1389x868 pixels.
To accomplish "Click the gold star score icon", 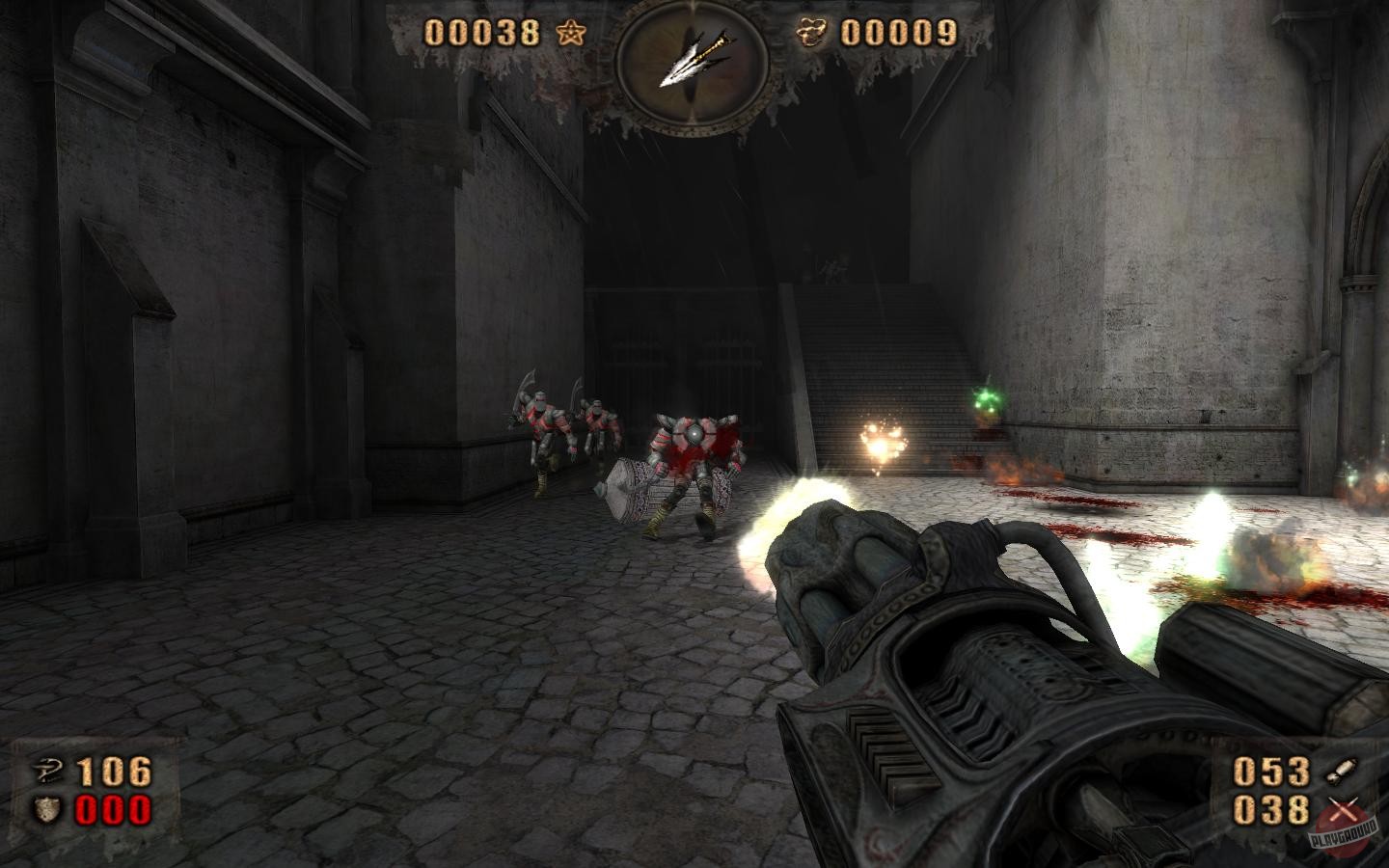I will click(x=569, y=32).
